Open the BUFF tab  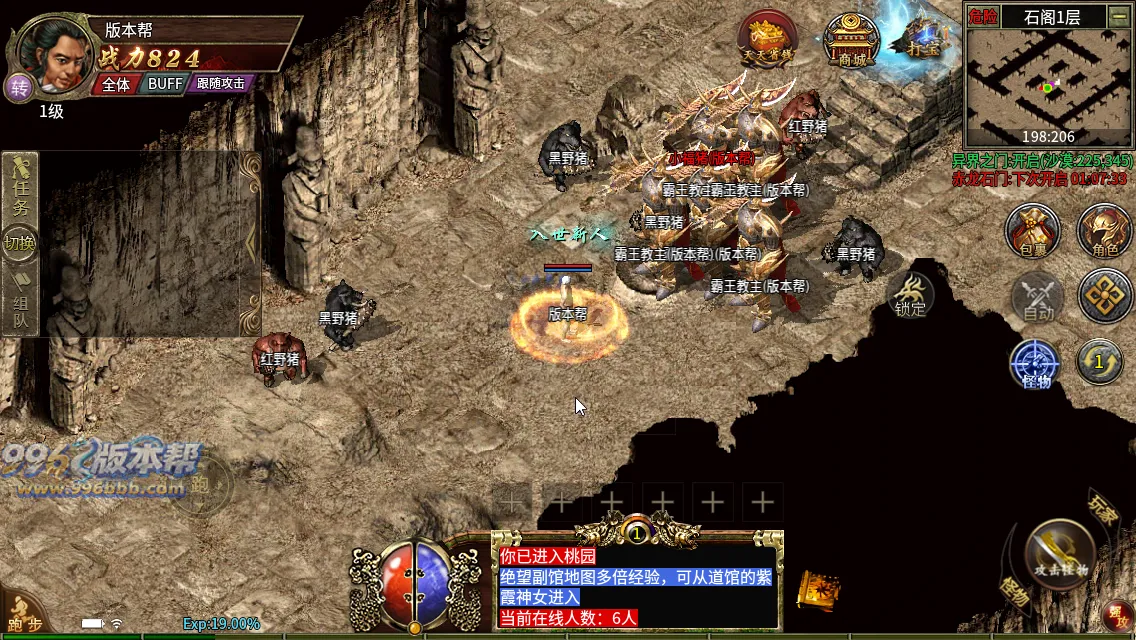[x=165, y=84]
